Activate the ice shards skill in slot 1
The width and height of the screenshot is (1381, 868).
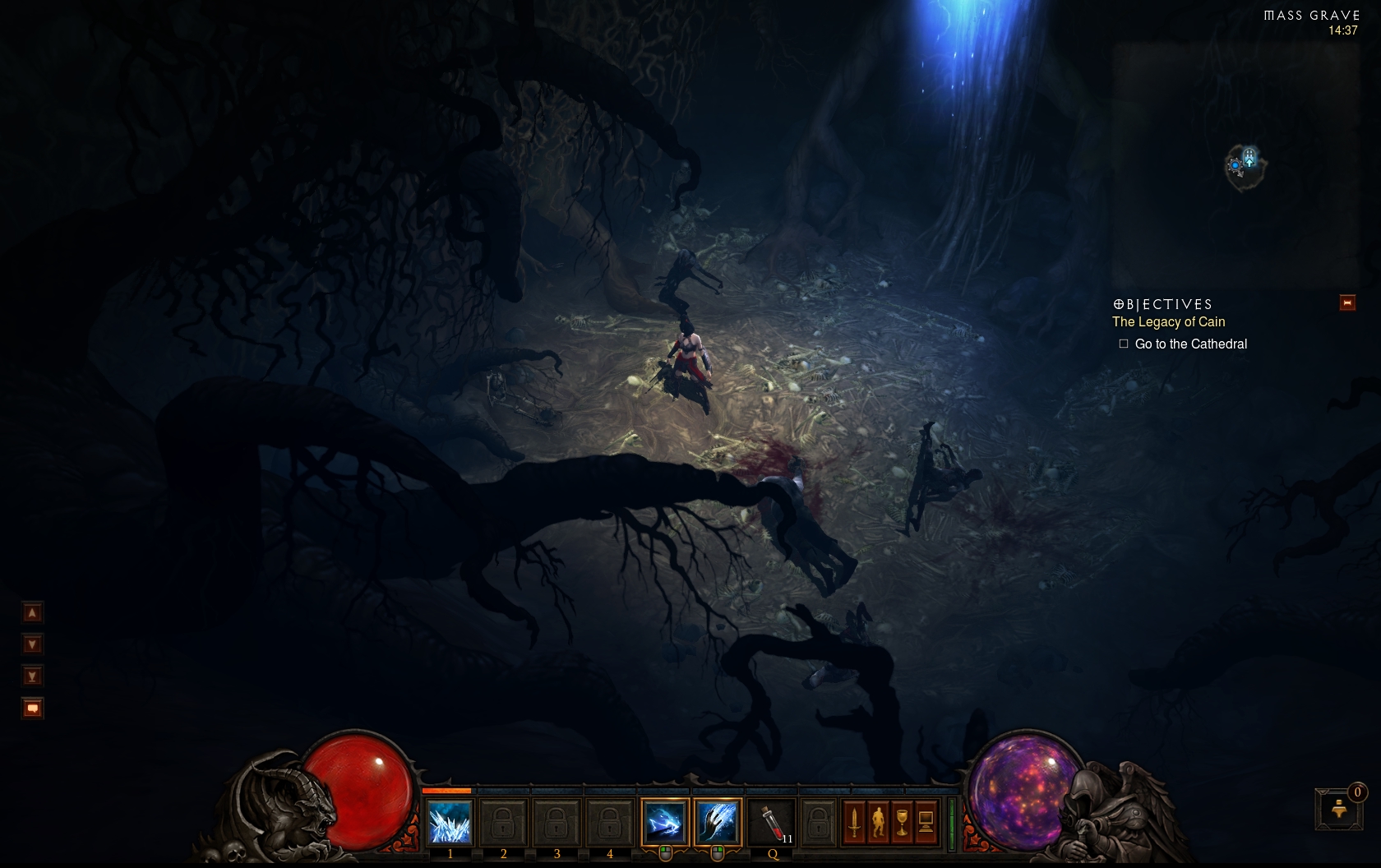tap(450, 822)
